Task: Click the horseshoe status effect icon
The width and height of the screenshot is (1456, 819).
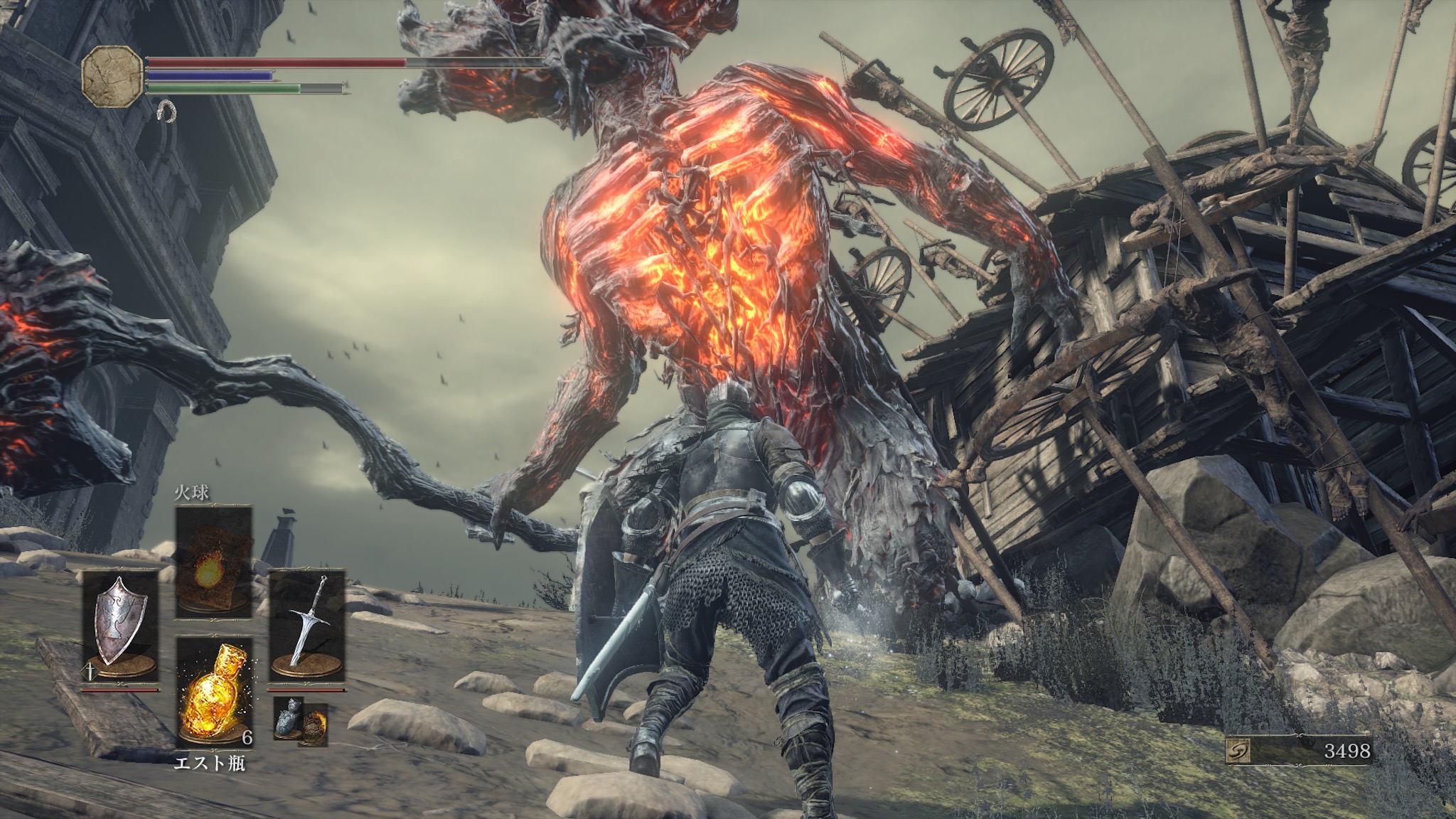Action: tap(166, 111)
